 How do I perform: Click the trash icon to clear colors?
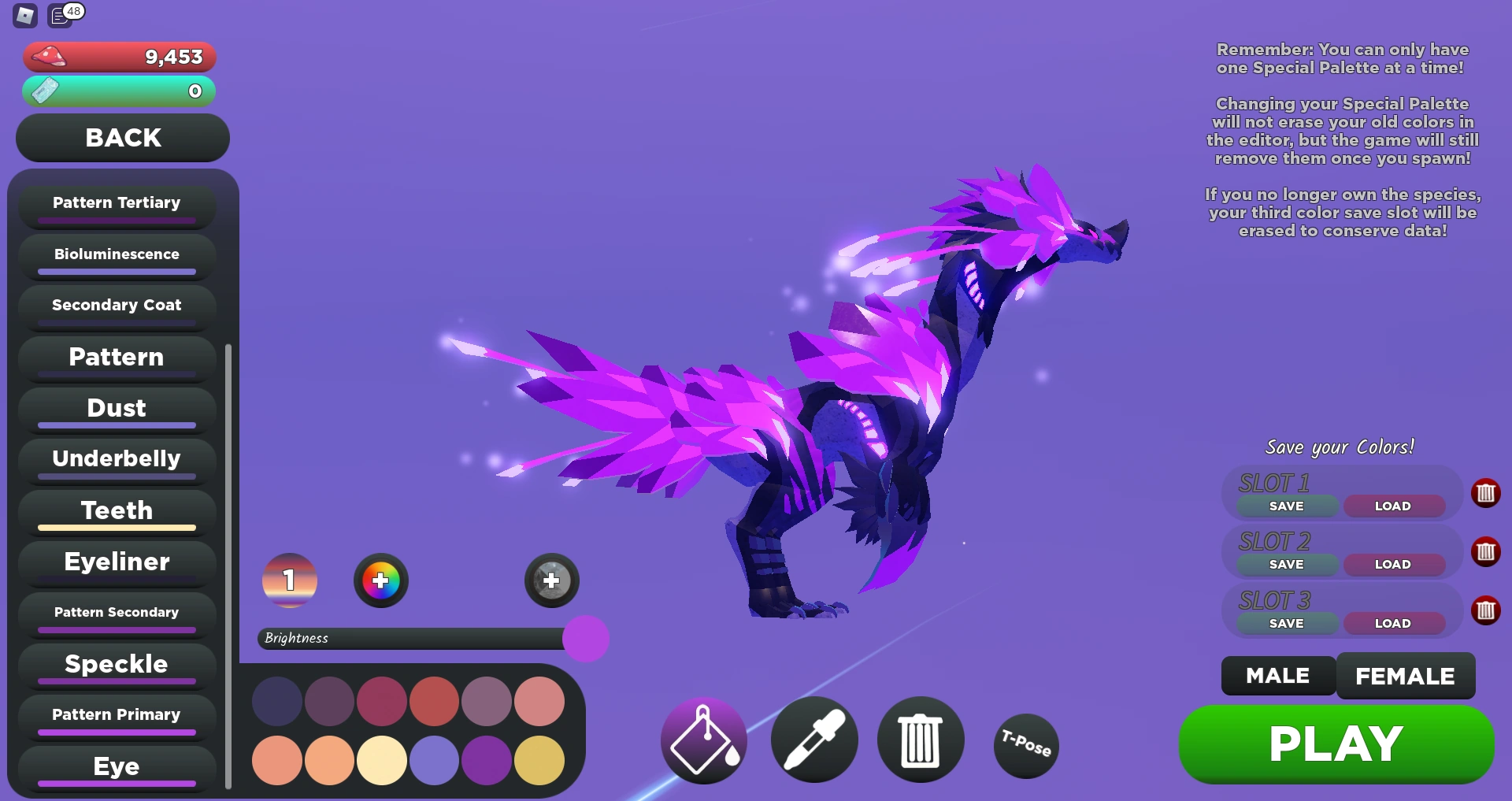(921, 740)
